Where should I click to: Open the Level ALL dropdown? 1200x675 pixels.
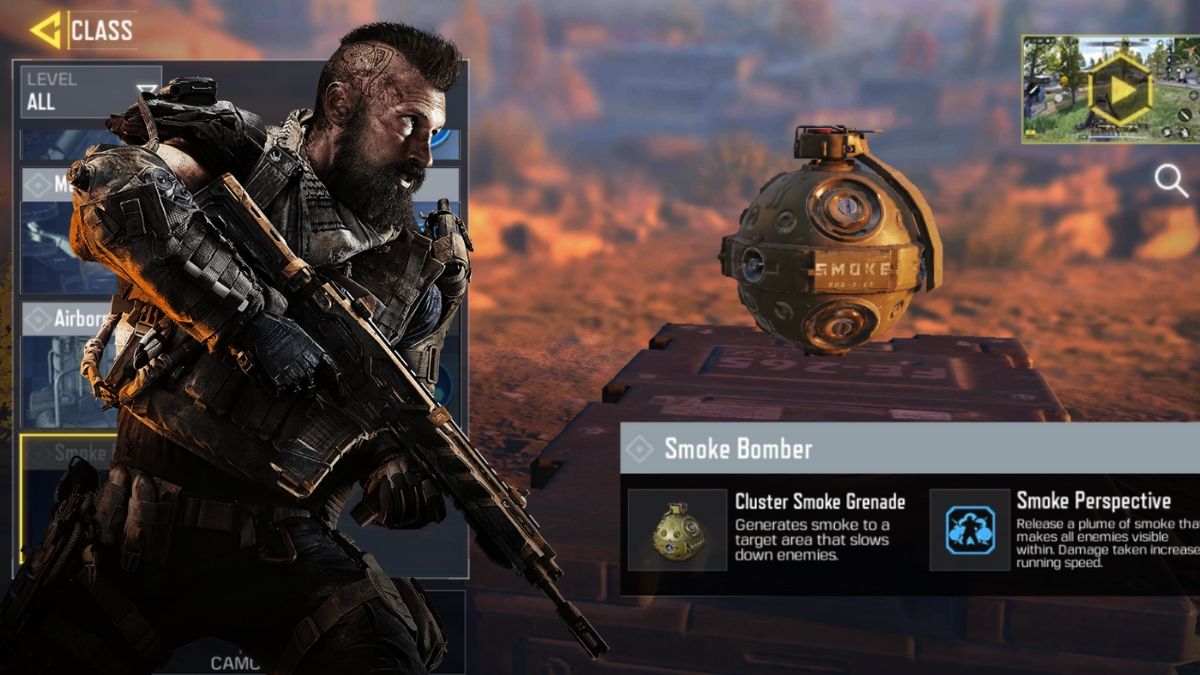90,92
